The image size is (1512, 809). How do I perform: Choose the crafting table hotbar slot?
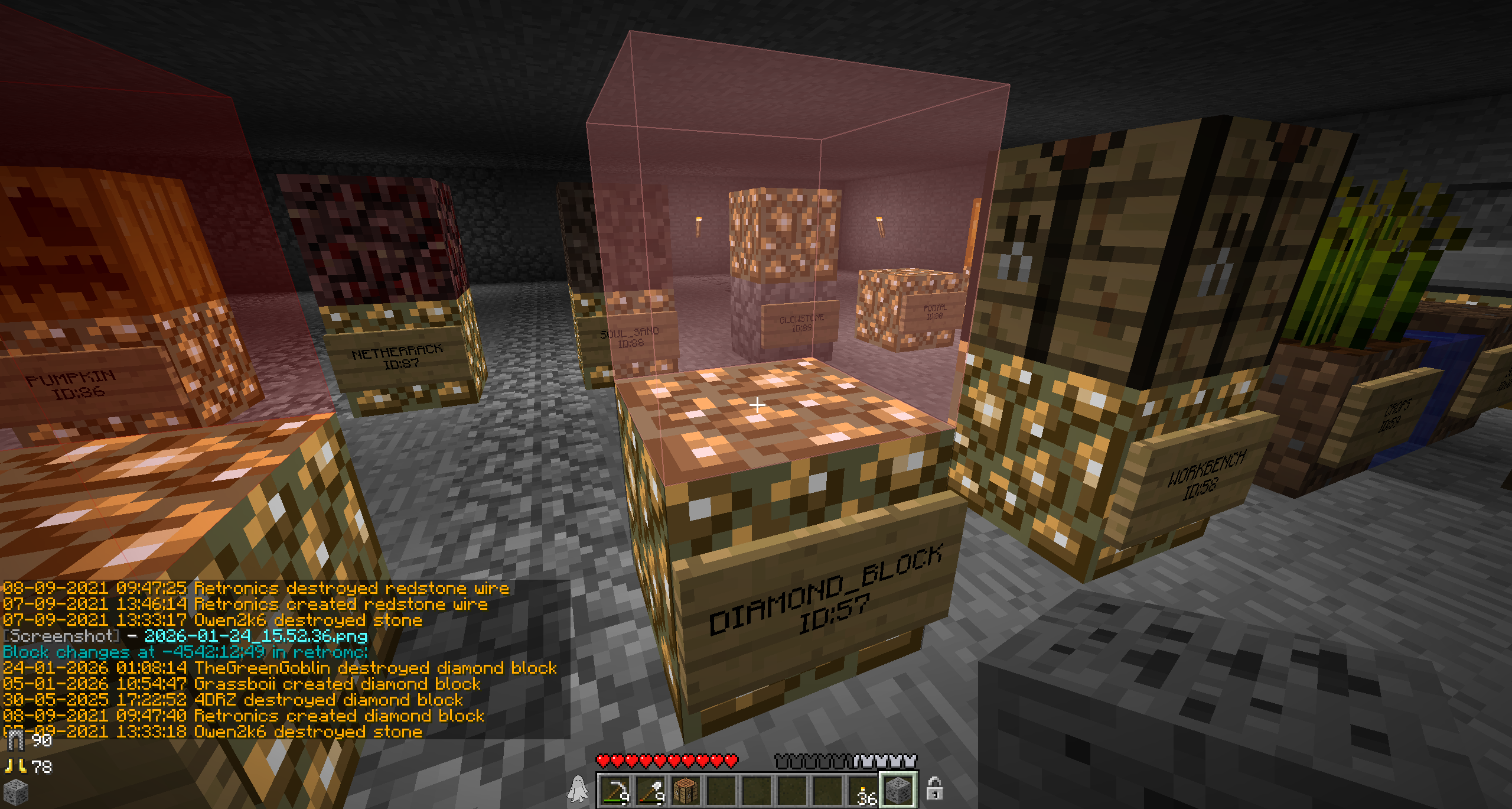tap(686, 789)
